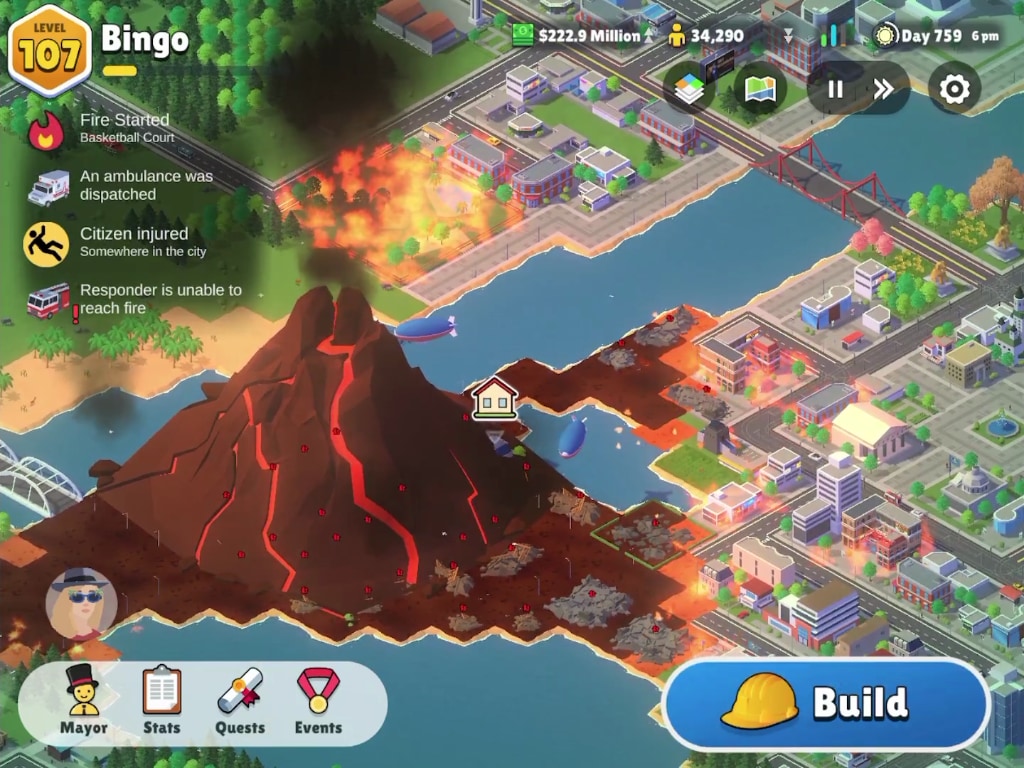Image resolution: width=1024 pixels, height=768 pixels.
Task: Show population details
Action: coord(706,36)
